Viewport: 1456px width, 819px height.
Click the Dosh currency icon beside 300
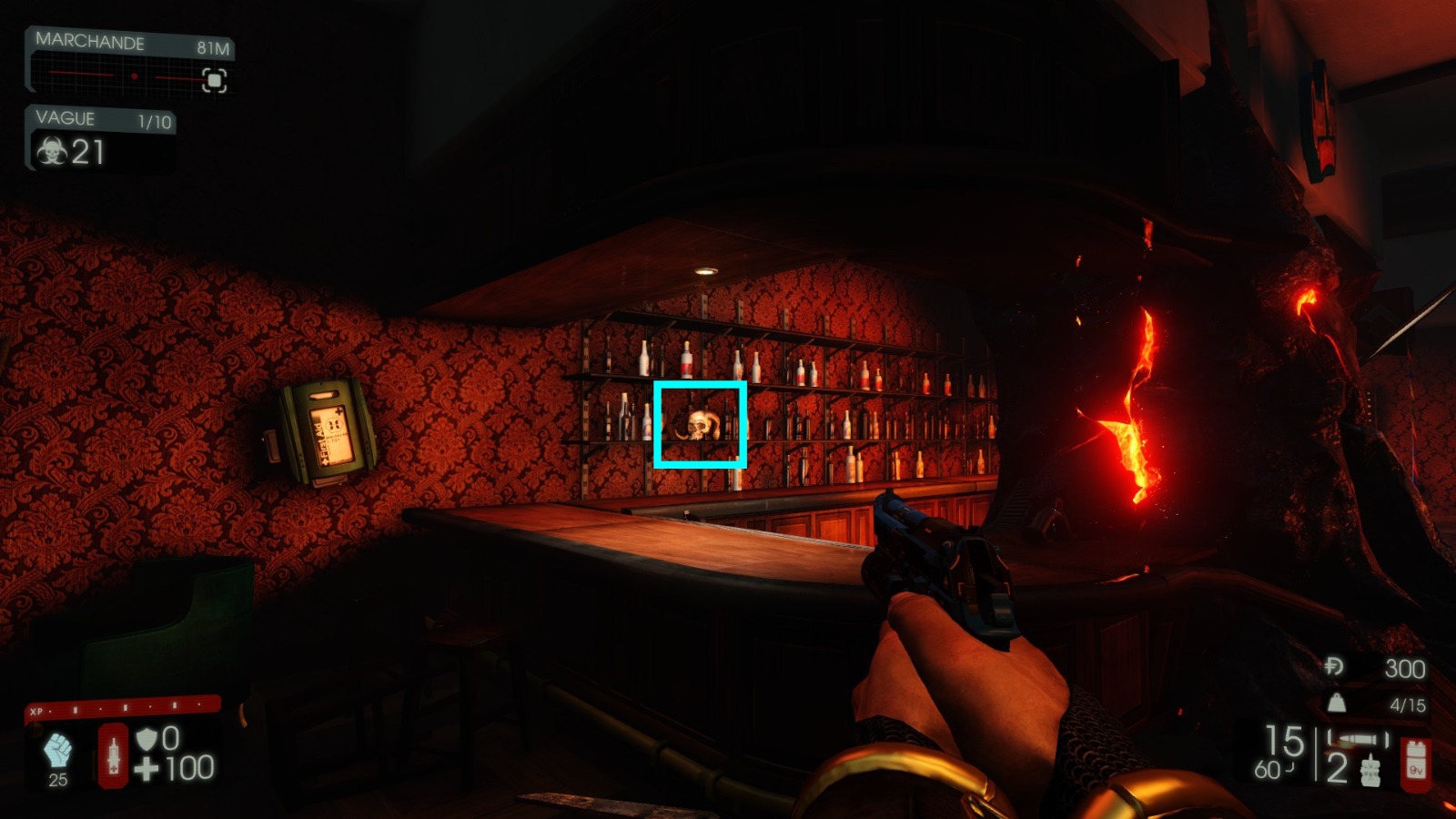pos(1333,665)
